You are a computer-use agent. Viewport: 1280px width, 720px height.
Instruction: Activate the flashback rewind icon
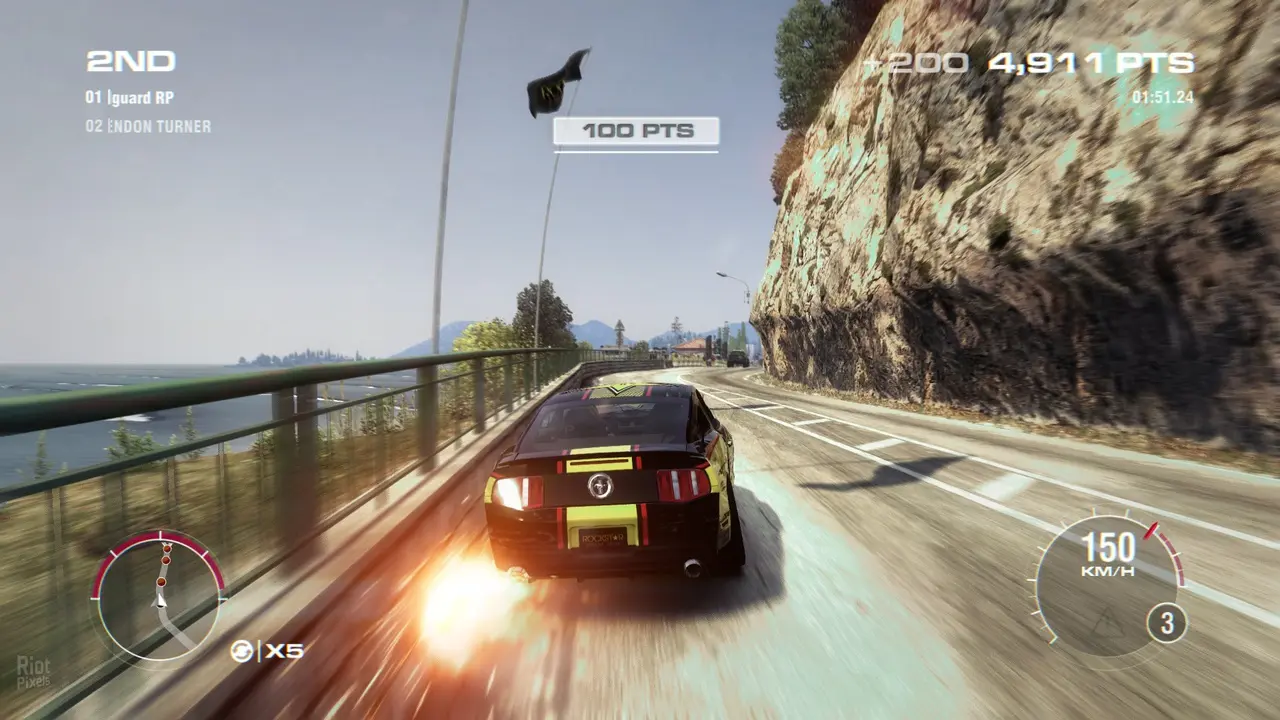(242, 651)
